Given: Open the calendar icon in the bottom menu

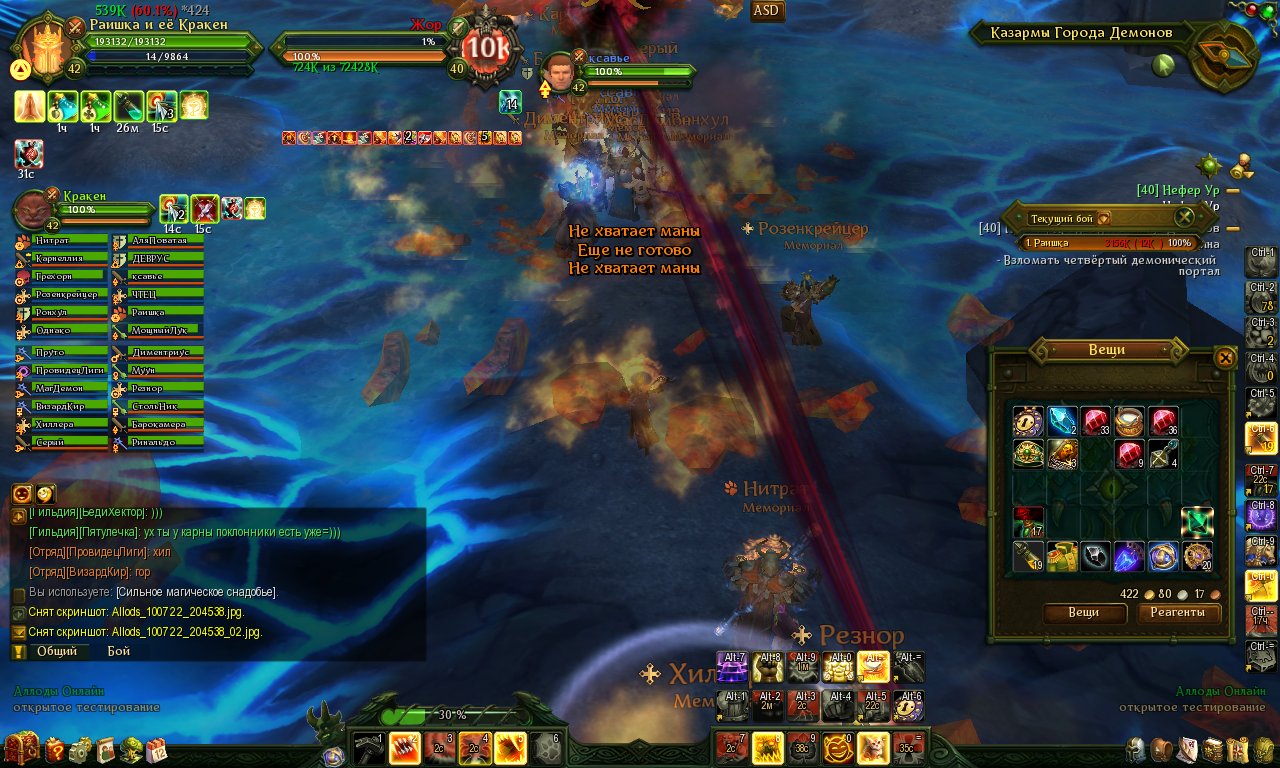Looking at the screenshot, I should tap(157, 750).
